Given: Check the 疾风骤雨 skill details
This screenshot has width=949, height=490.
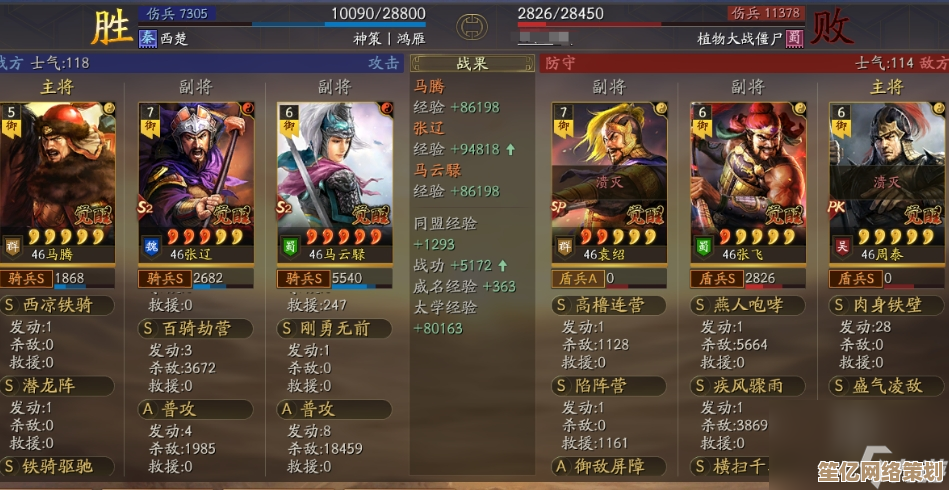Looking at the screenshot, I should [747, 385].
